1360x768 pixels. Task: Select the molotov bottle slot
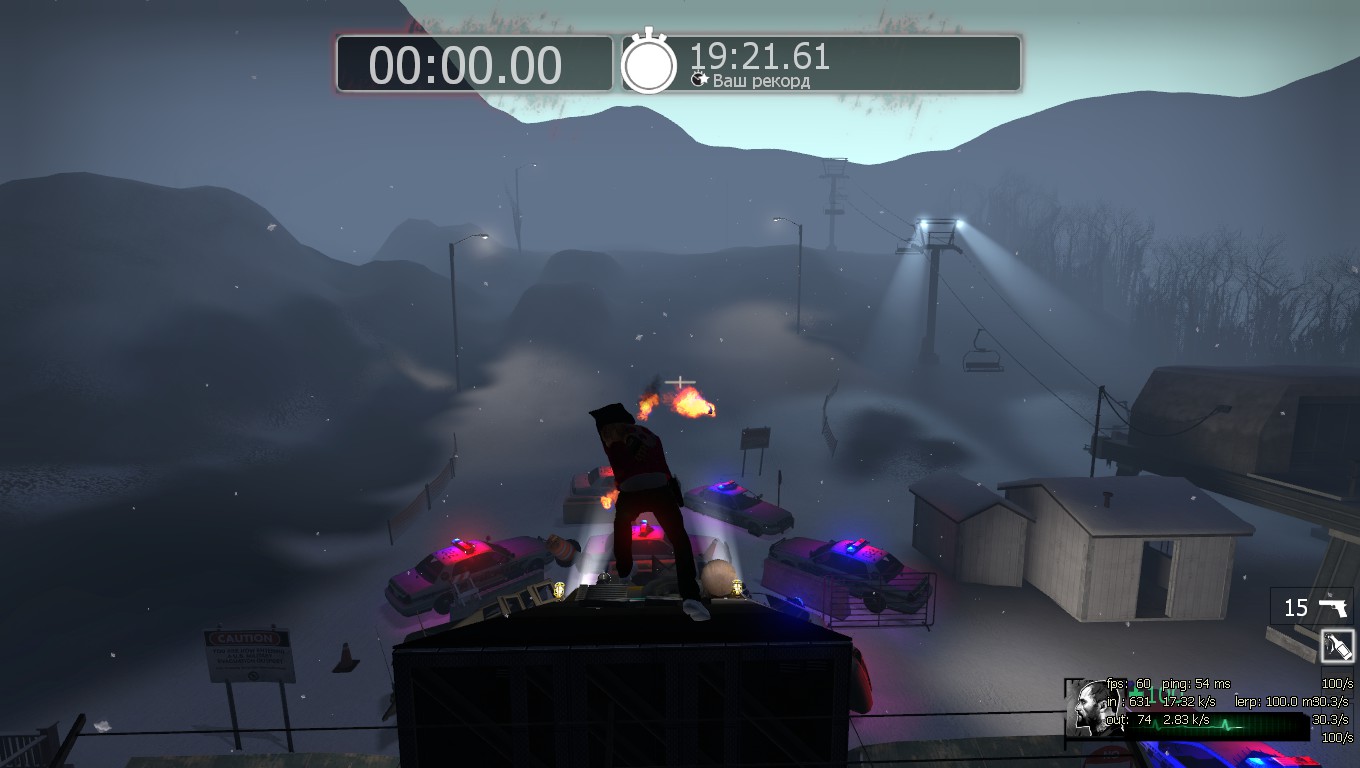point(1336,646)
